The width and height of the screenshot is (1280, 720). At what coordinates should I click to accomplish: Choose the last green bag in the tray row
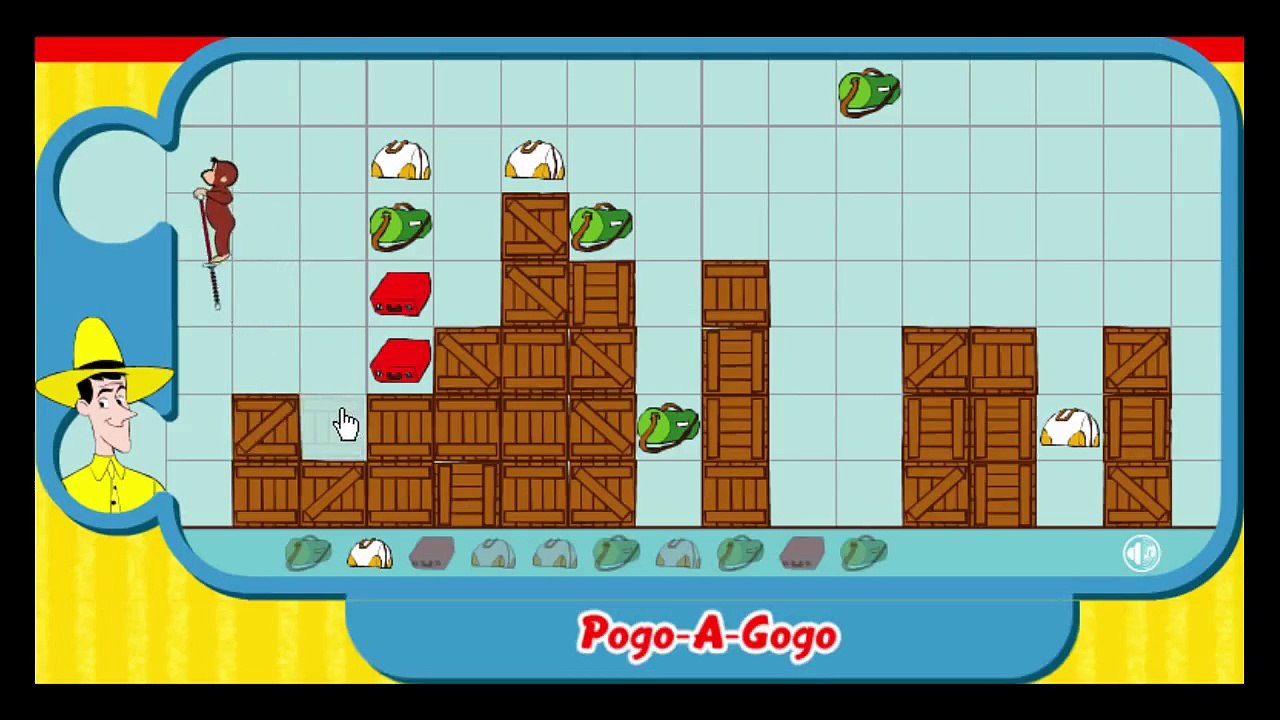[x=865, y=553]
